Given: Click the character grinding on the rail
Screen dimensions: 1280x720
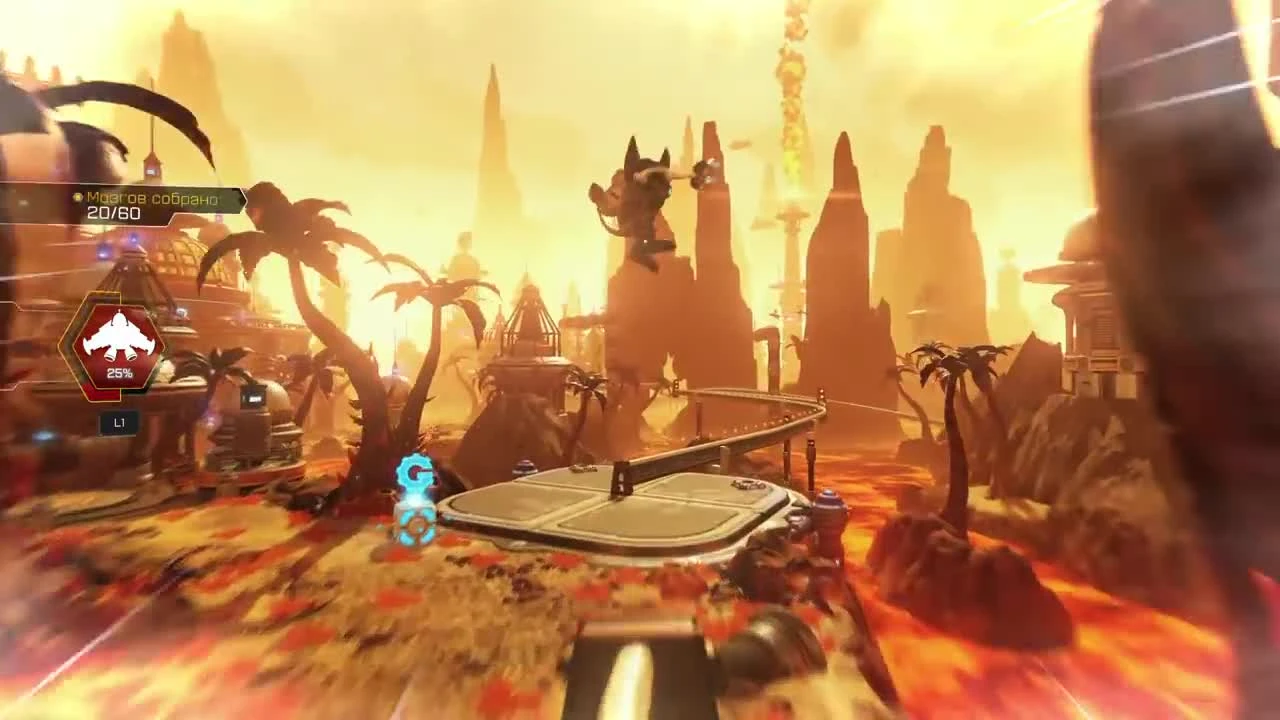Looking at the screenshot, I should [645, 200].
